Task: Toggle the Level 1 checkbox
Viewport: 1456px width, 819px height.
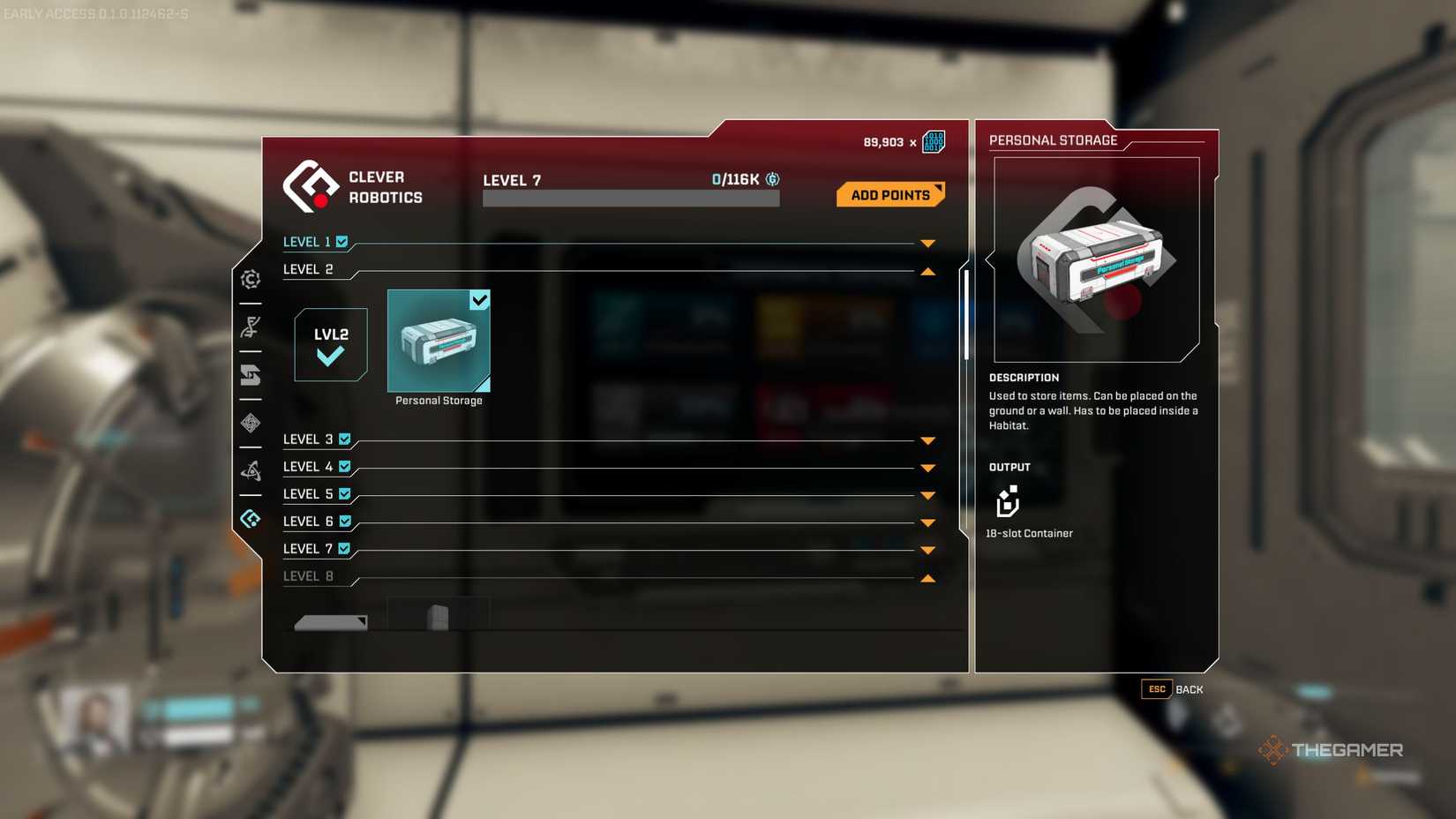Action: pyautogui.click(x=343, y=241)
